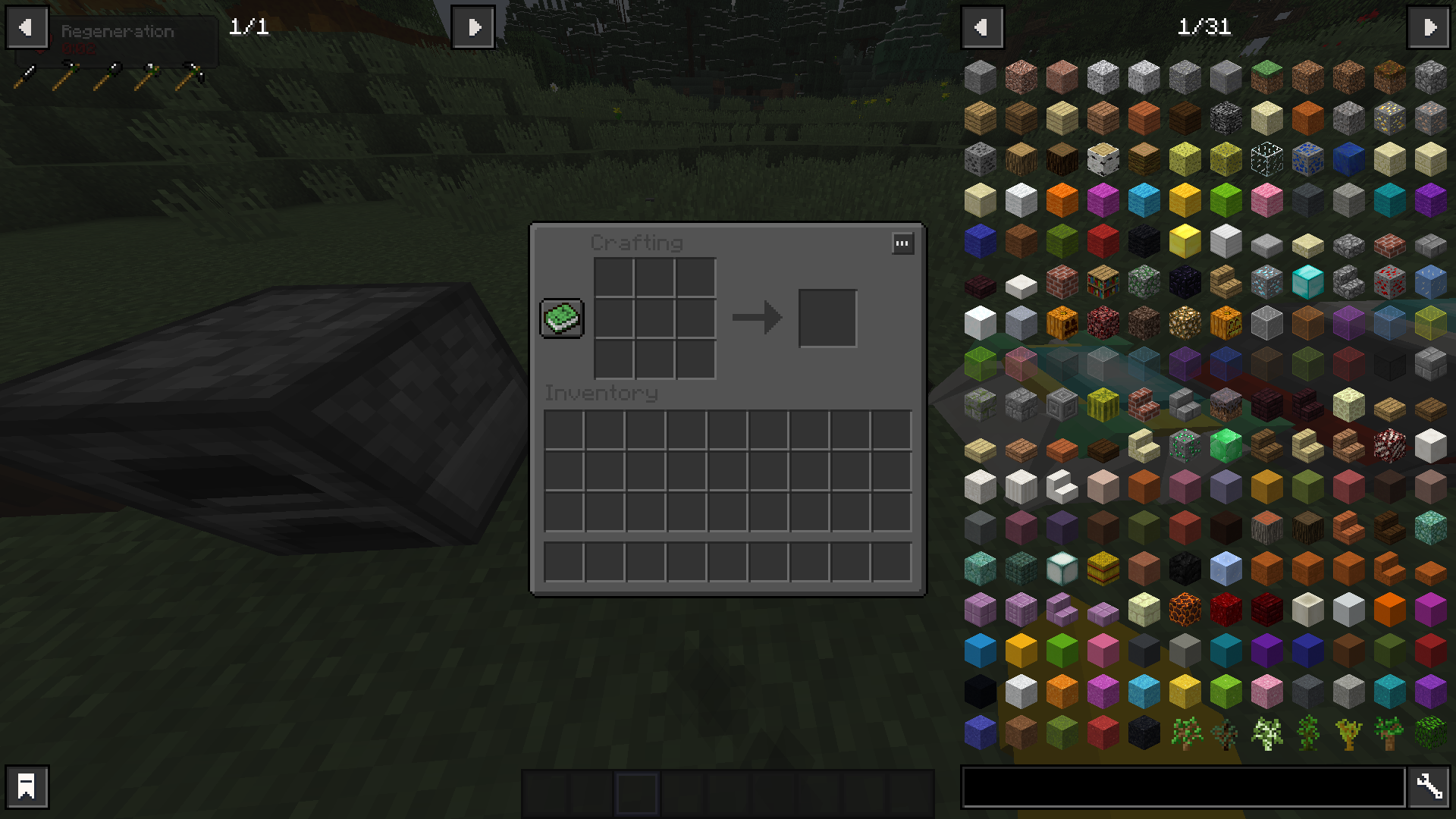
Task: Advance the item list to page 2 of 31
Action: pos(1429,27)
